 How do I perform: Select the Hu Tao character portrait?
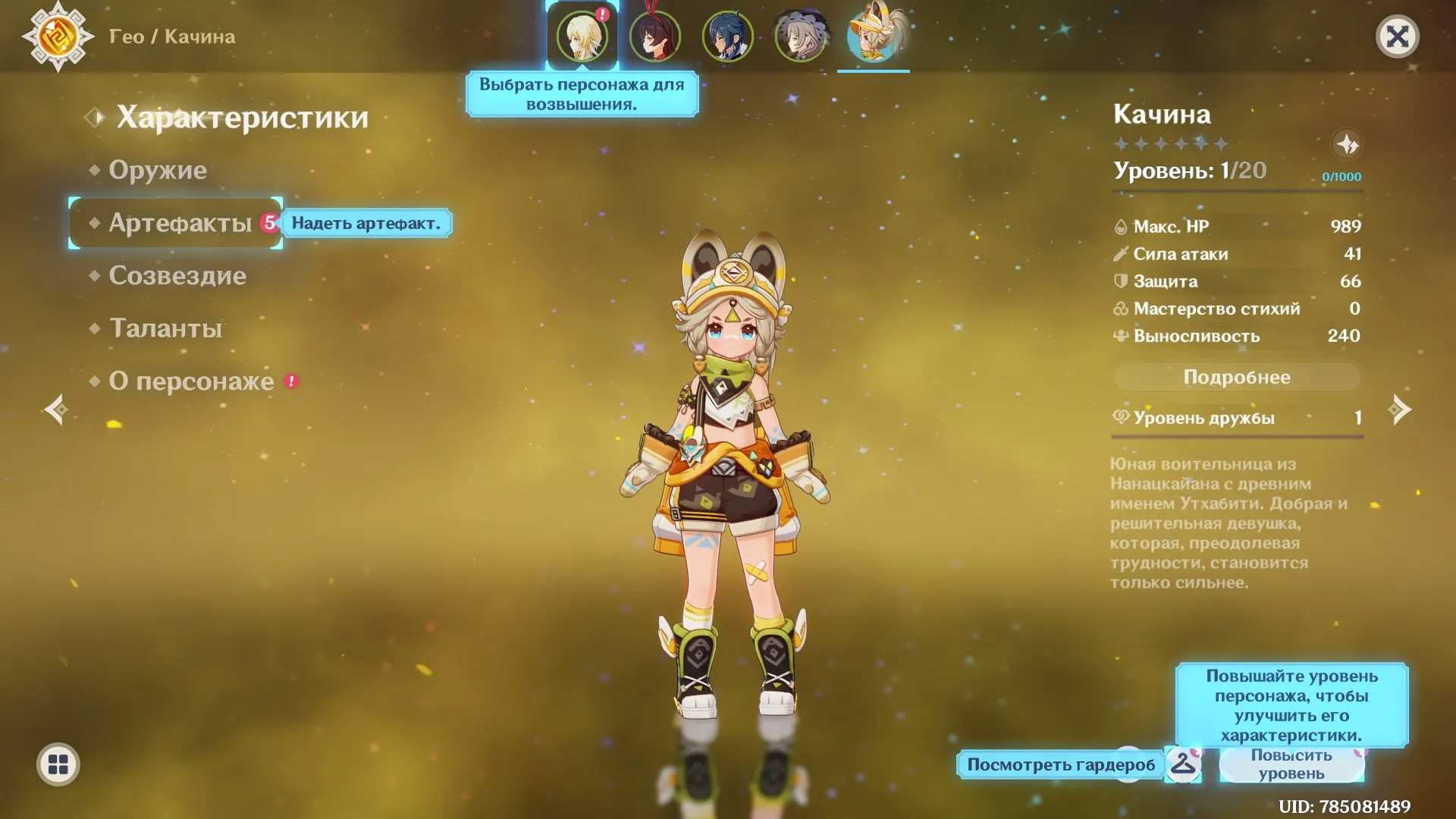[x=655, y=36]
